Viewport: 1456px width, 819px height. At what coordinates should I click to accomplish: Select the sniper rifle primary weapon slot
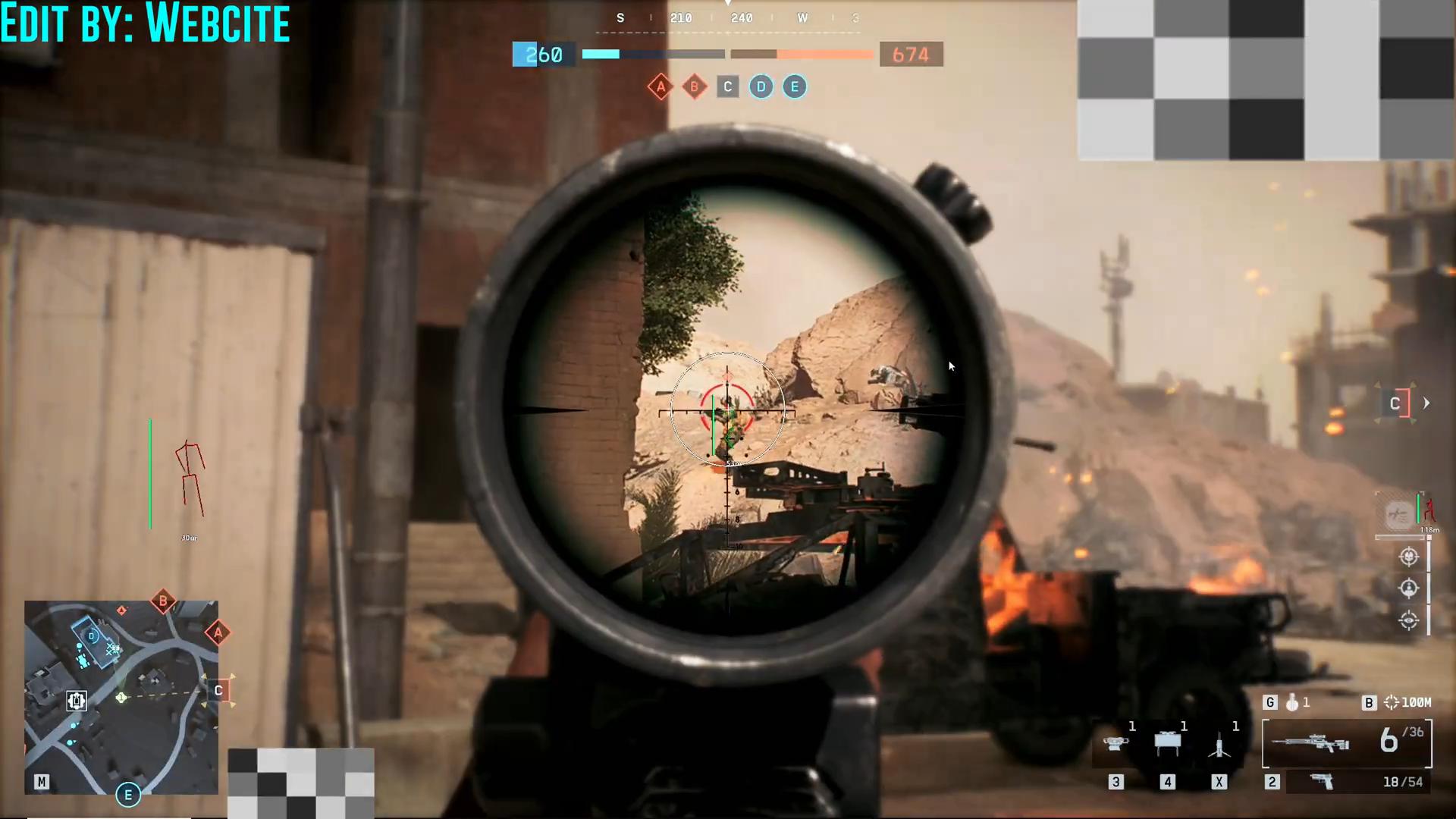pyautogui.click(x=1310, y=743)
